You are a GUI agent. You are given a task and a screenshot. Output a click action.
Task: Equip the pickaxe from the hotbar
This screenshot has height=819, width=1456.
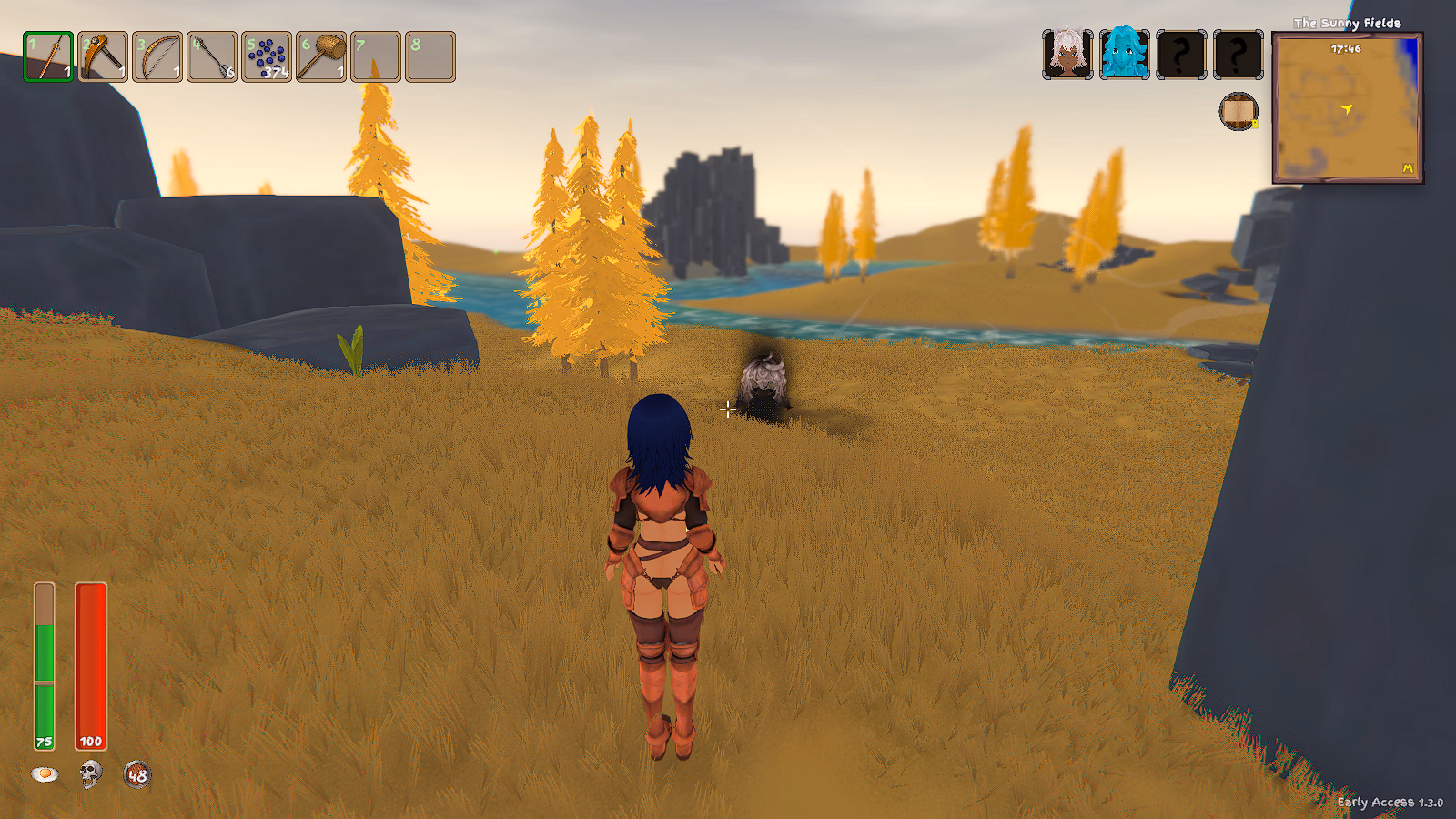(103, 56)
